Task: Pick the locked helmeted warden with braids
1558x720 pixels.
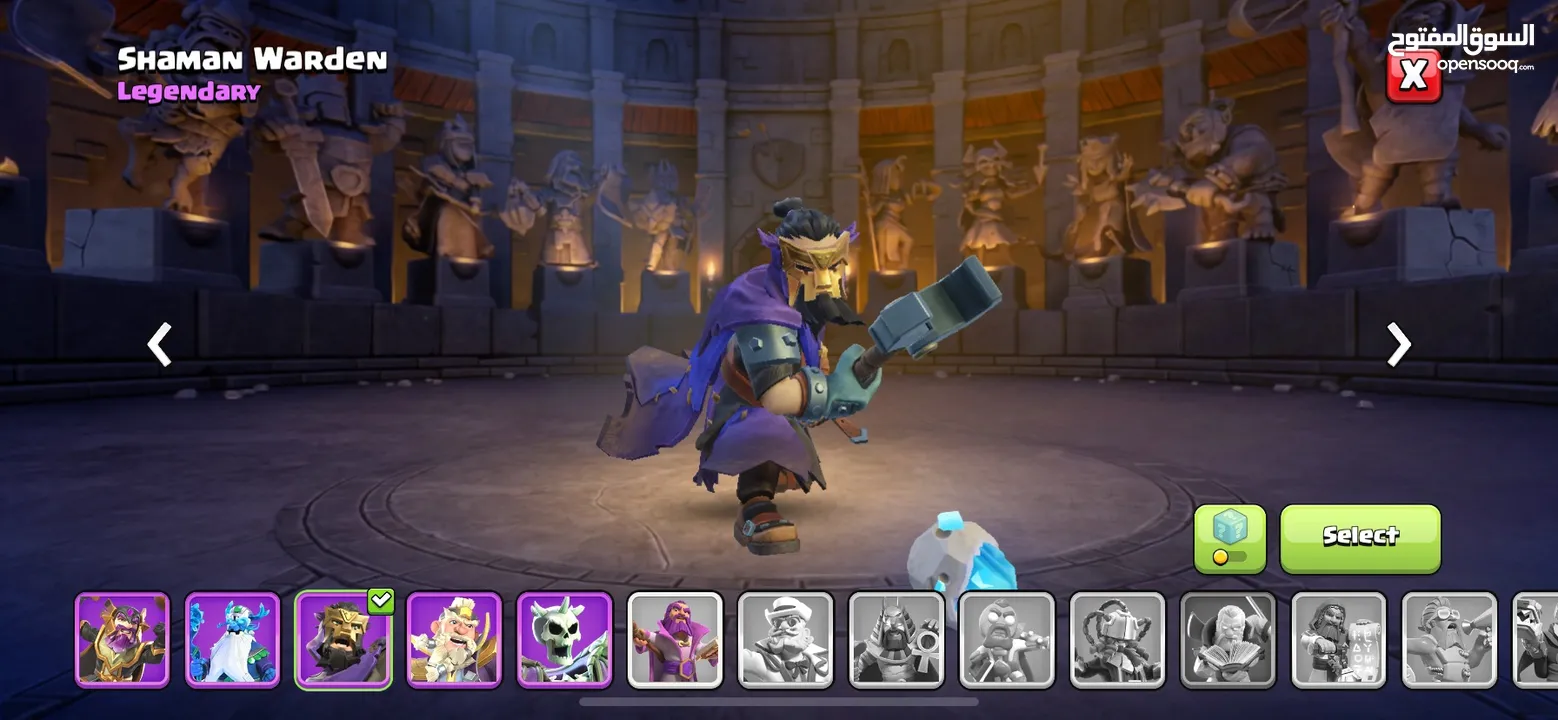Action: click(x=1117, y=640)
